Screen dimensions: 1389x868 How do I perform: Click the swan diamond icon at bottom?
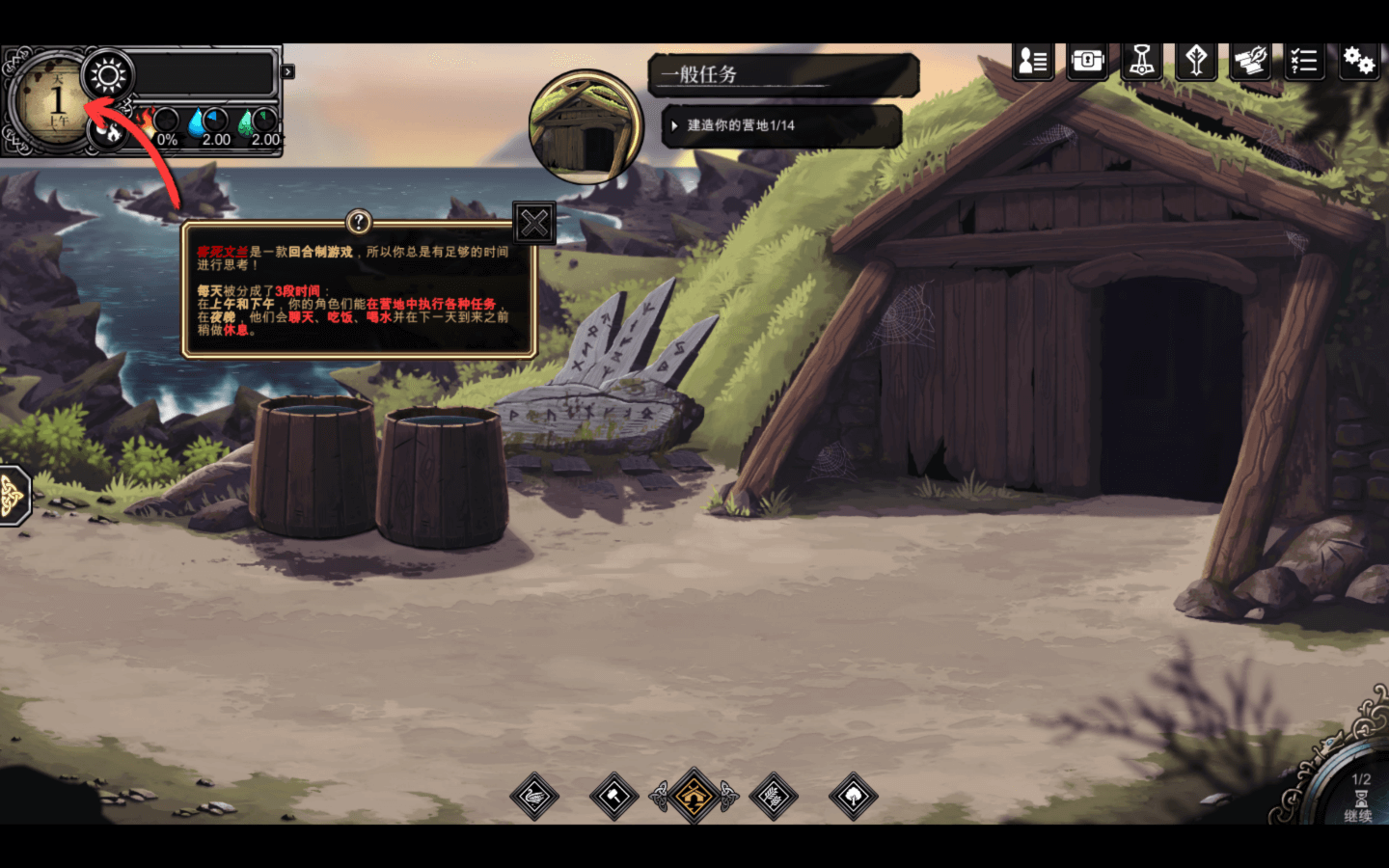(x=534, y=798)
